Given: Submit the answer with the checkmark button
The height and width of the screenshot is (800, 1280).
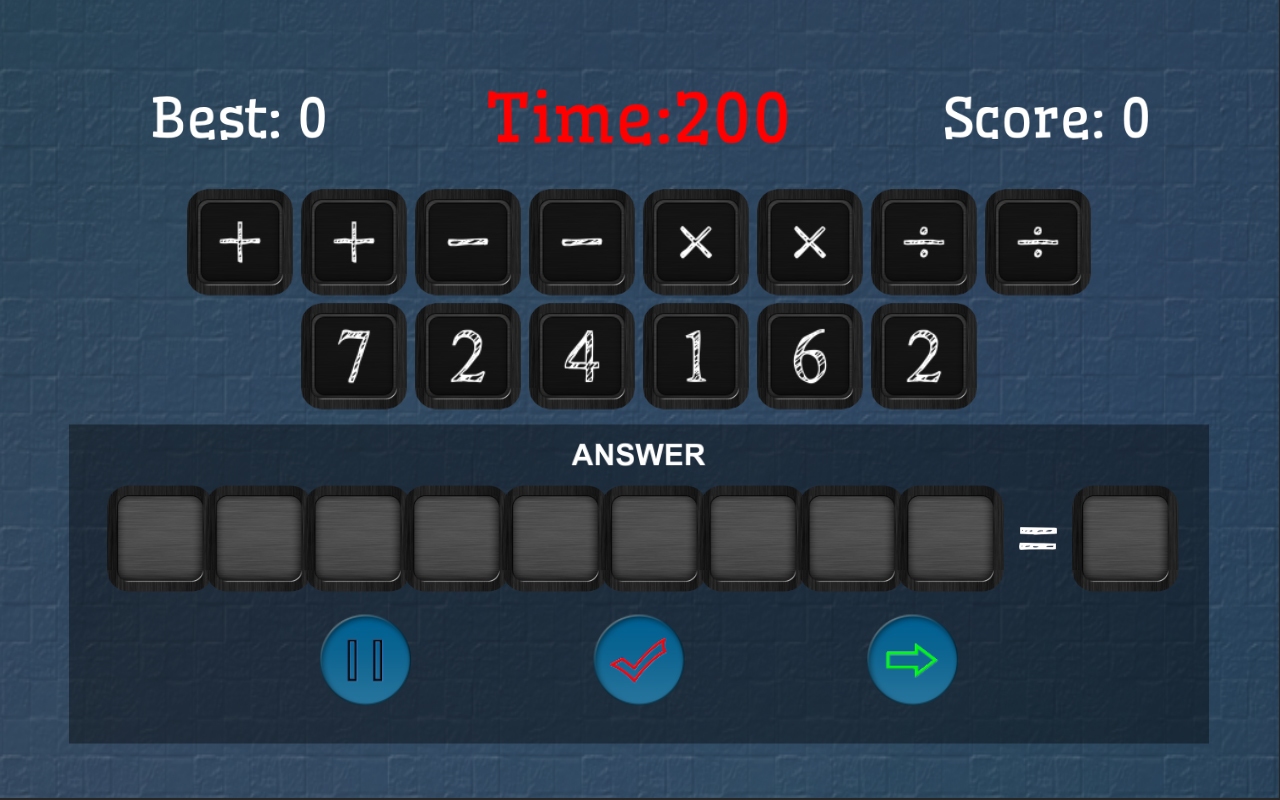Looking at the screenshot, I should [638, 659].
